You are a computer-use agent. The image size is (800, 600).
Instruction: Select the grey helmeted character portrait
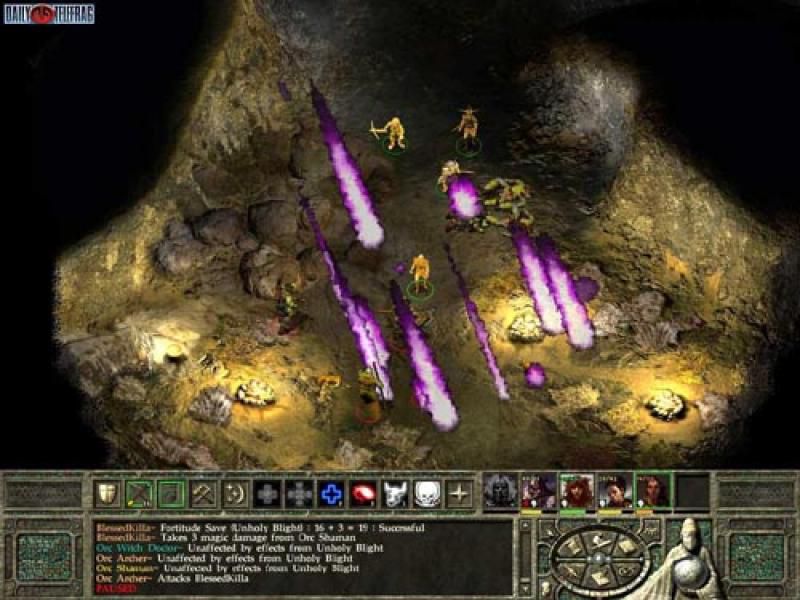pyautogui.click(x=501, y=490)
